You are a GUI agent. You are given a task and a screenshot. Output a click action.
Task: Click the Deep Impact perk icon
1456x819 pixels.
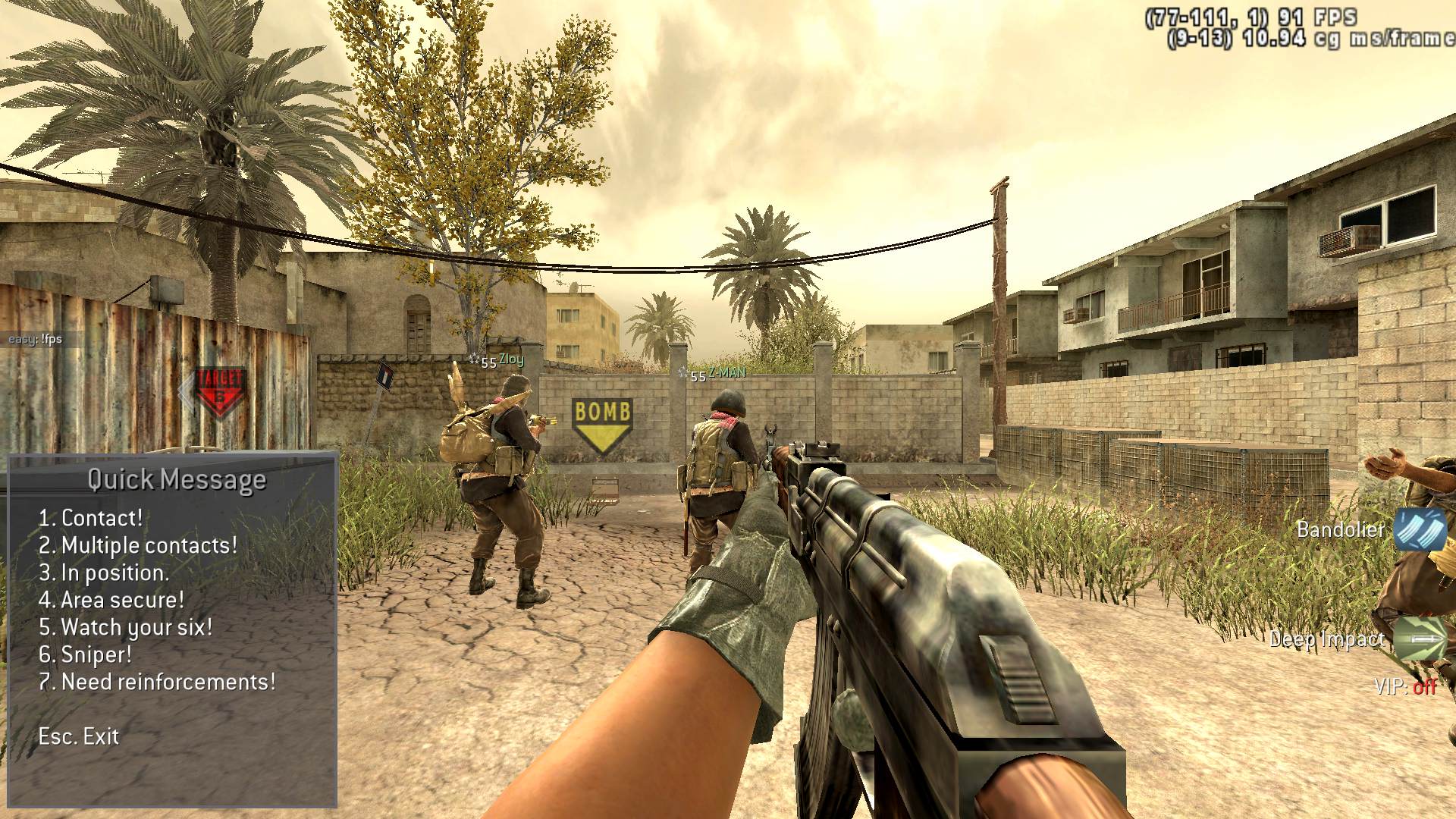[1420, 639]
